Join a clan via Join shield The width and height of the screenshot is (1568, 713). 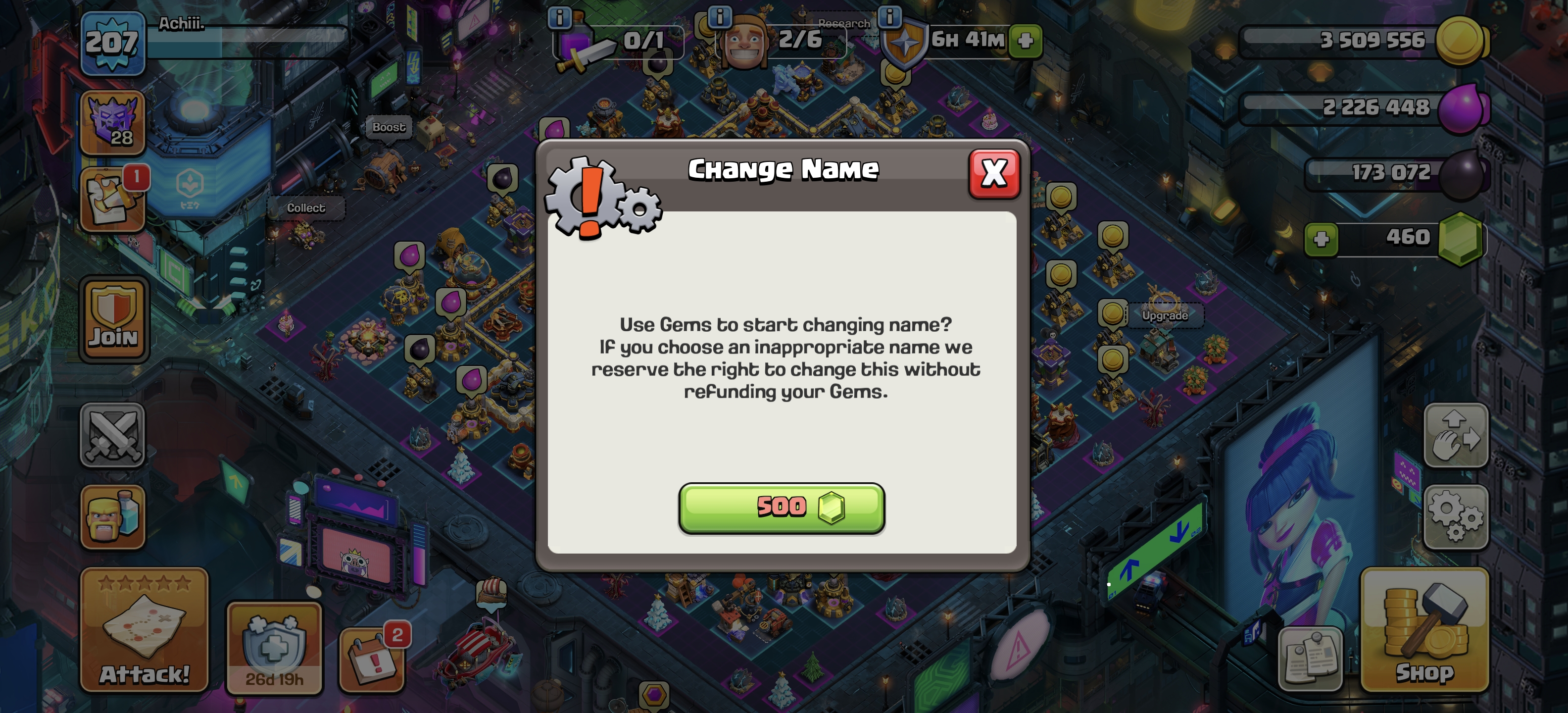click(x=114, y=319)
